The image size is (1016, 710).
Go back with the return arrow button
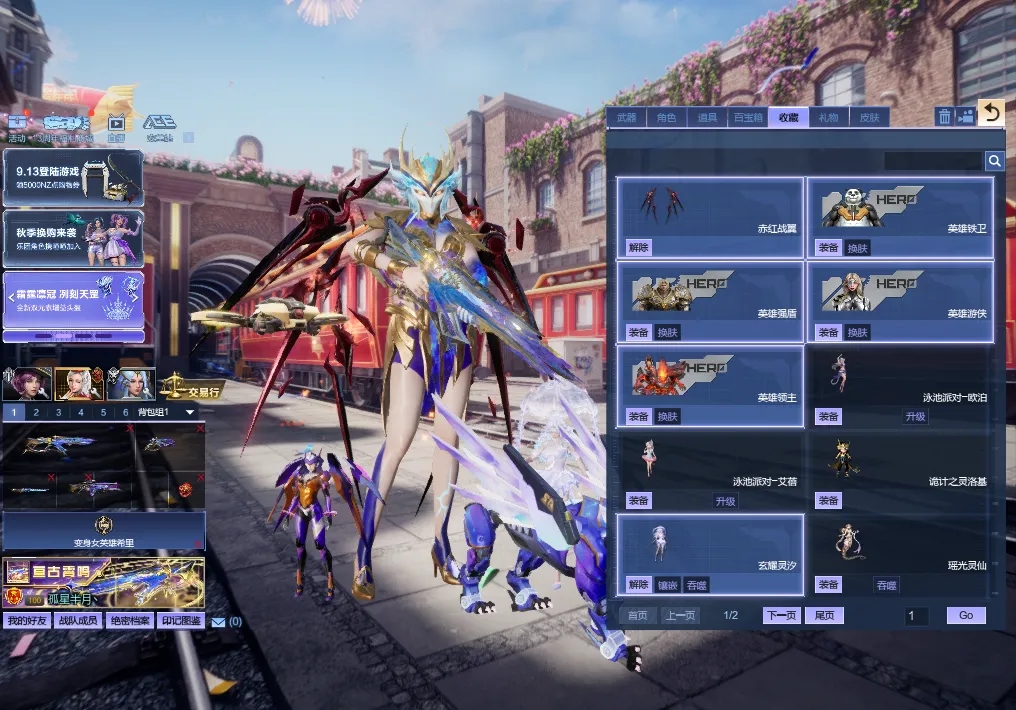pyautogui.click(x=990, y=113)
